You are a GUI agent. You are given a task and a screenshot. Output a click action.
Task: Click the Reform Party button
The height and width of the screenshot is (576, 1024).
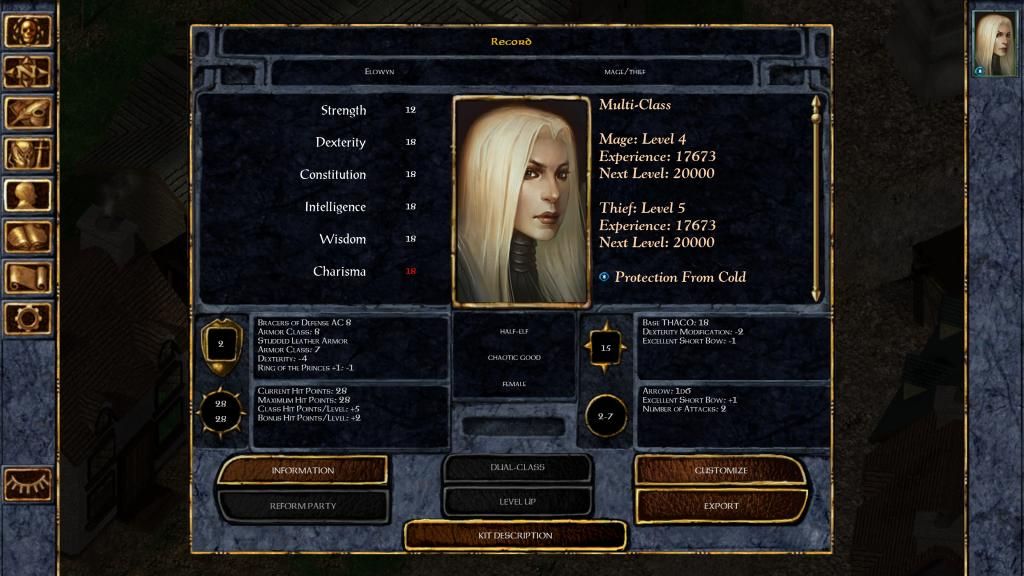click(x=302, y=506)
